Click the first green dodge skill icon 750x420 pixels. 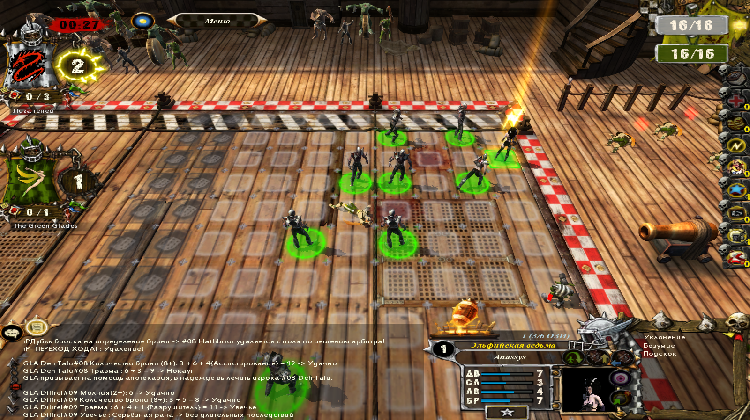click(x=574, y=356)
